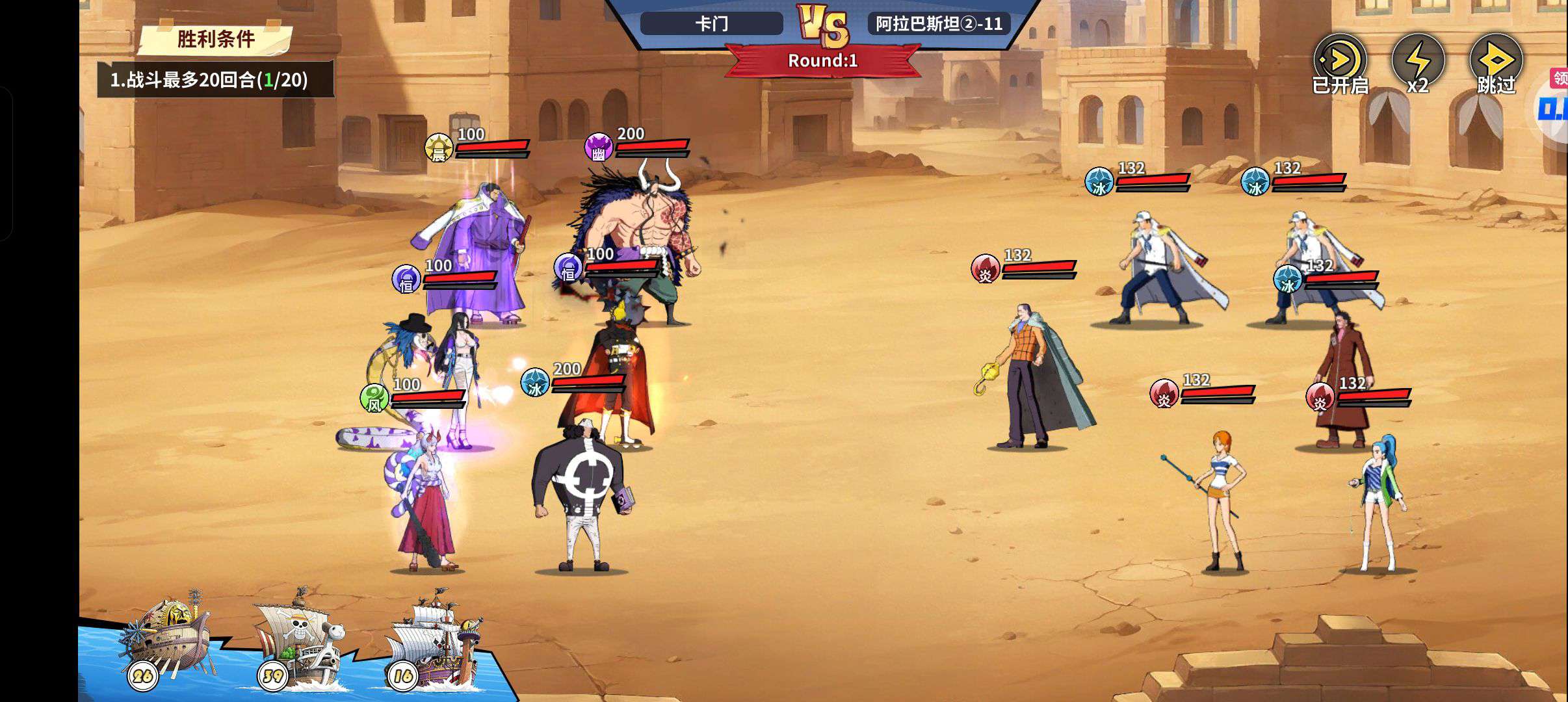Screen dimensions: 1568x702
Task: Toggle the auto-battle button labeled 已开启
Action: 1339,64
